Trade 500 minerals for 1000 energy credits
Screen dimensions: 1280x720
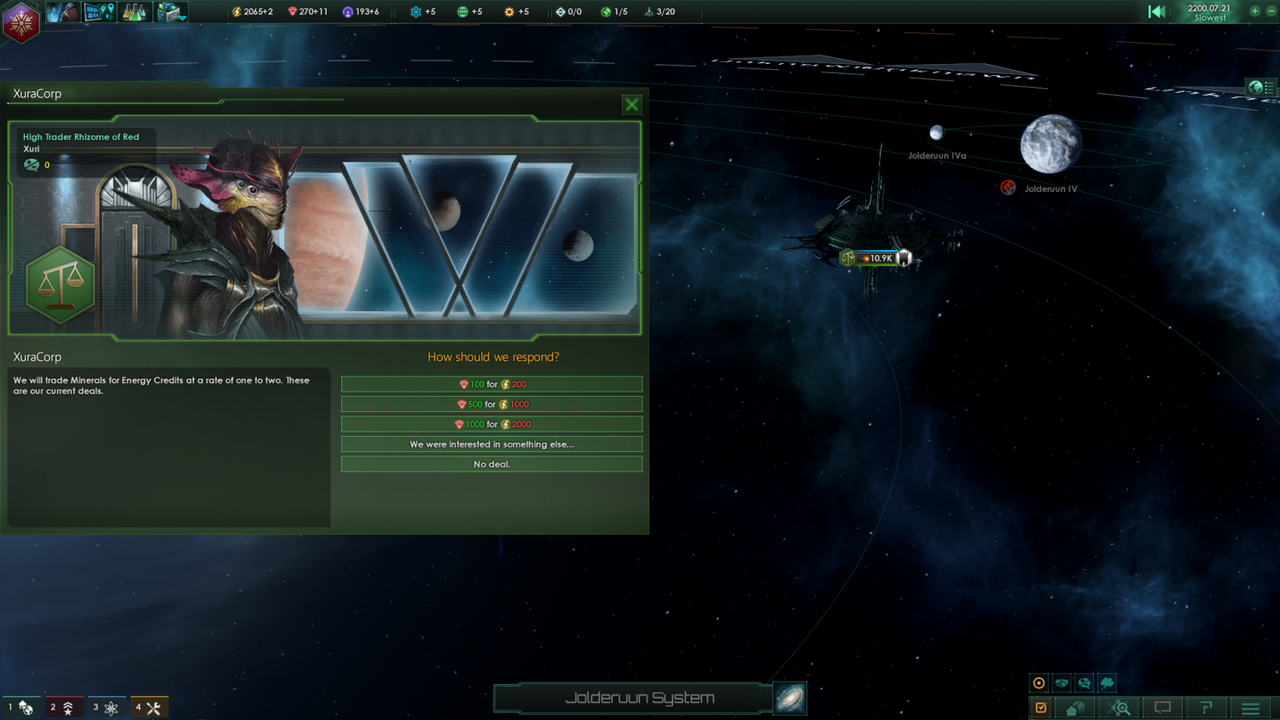click(x=491, y=404)
